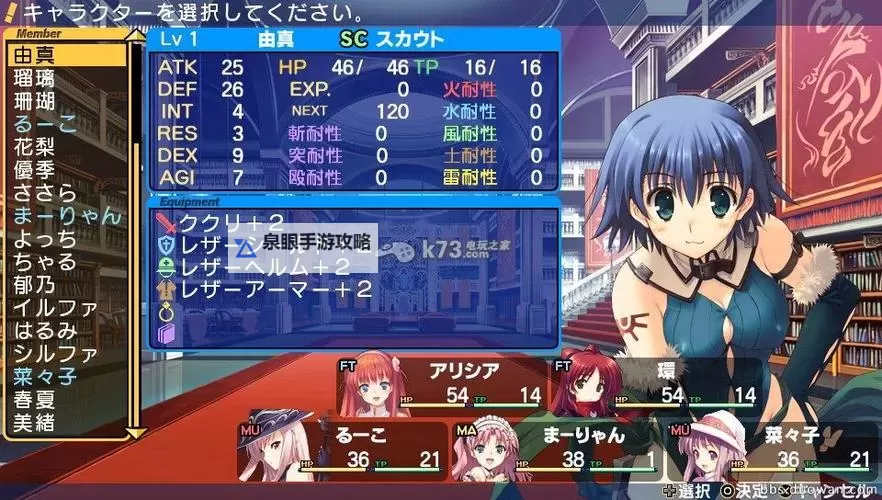Choose 優季 from the Member list

(x=36, y=169)
